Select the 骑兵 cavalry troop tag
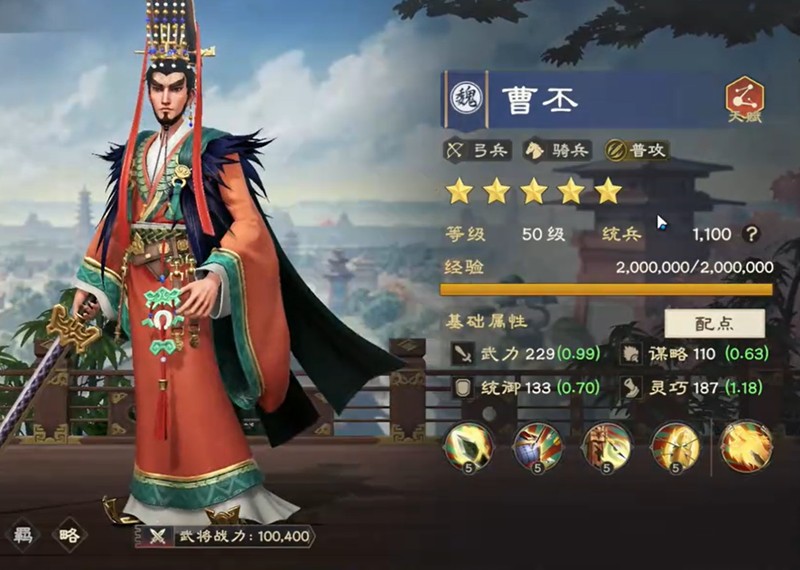 point(558,151)
